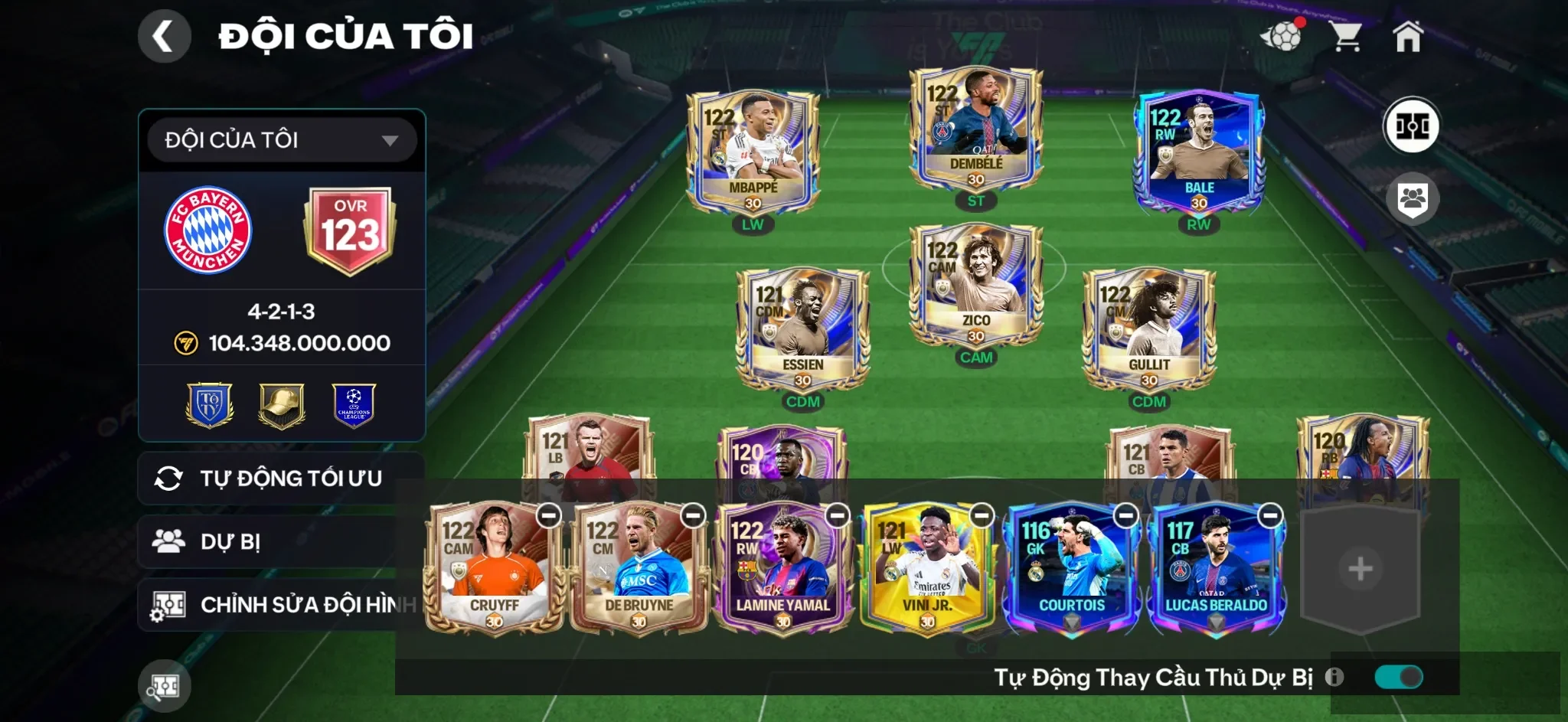Select Courtois goalkeeper bench card
The width and height of the screenshot is (1568, 722).
[x=1070, y=568]
